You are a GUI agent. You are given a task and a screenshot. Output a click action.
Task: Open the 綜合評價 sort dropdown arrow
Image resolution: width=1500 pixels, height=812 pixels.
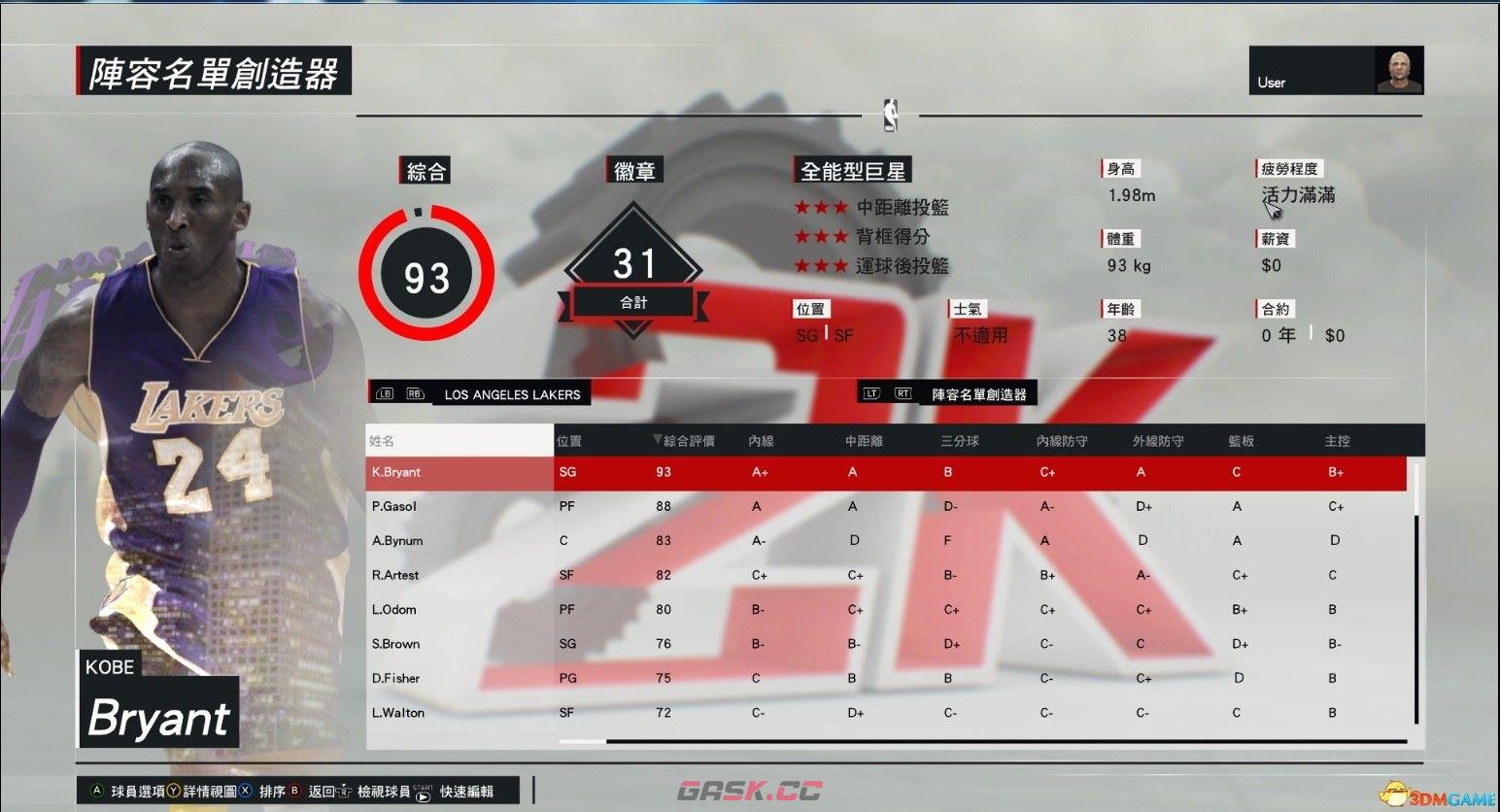click(x=656, y=440)
